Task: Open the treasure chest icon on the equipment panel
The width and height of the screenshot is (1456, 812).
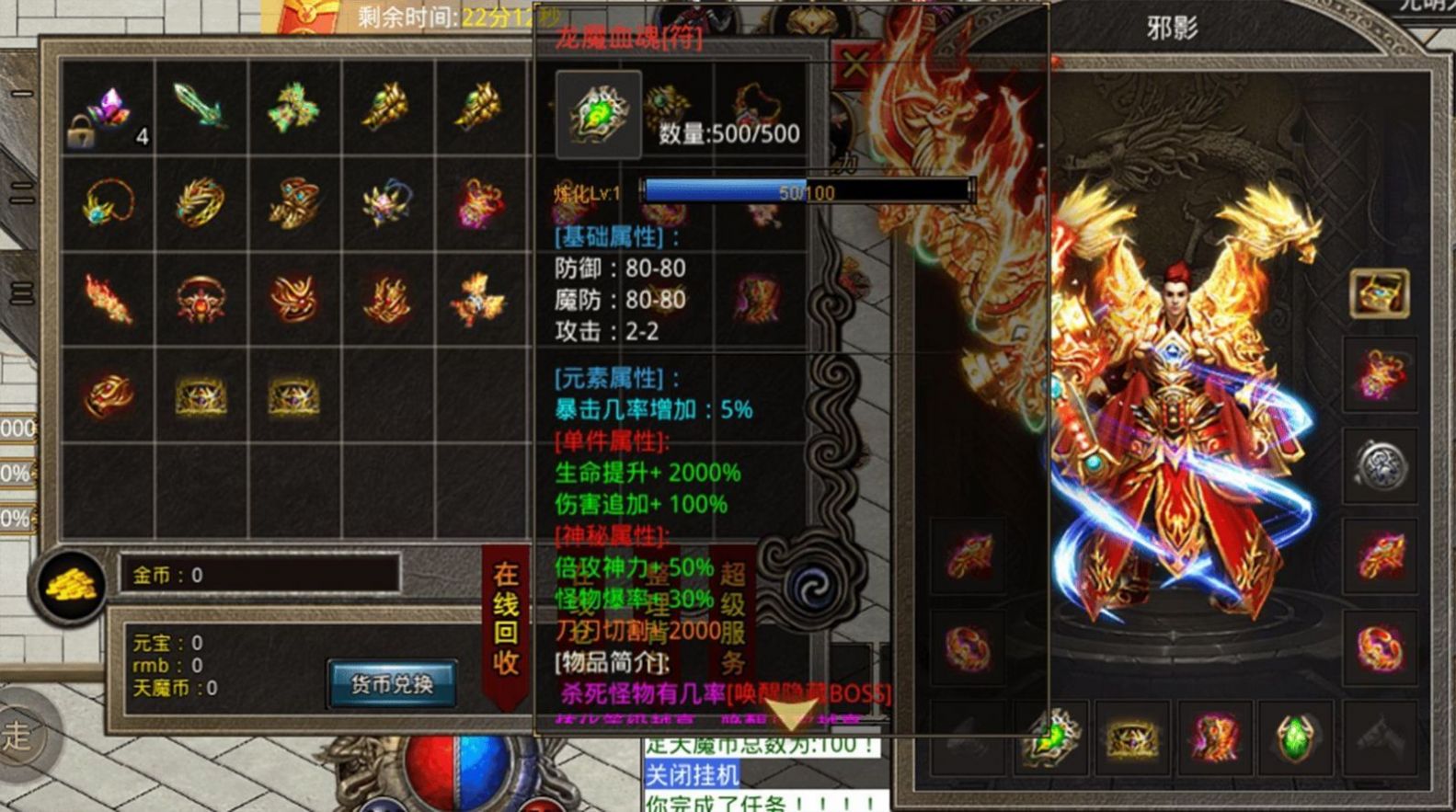Action: 1379,294
